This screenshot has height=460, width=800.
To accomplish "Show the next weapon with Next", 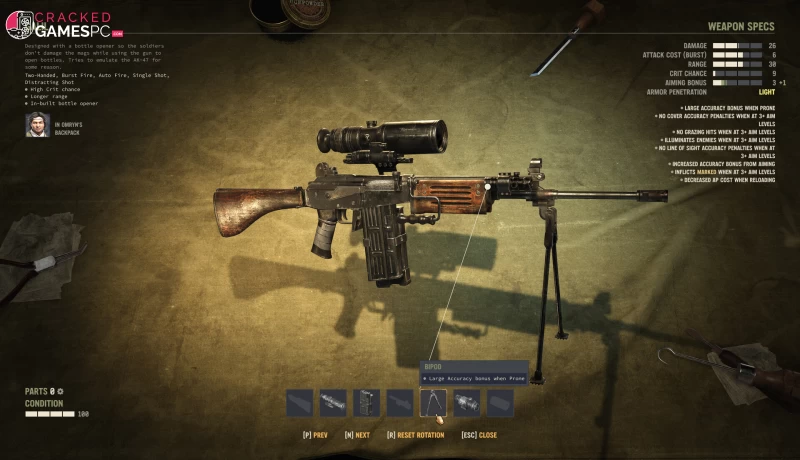I will click(357, 435).
